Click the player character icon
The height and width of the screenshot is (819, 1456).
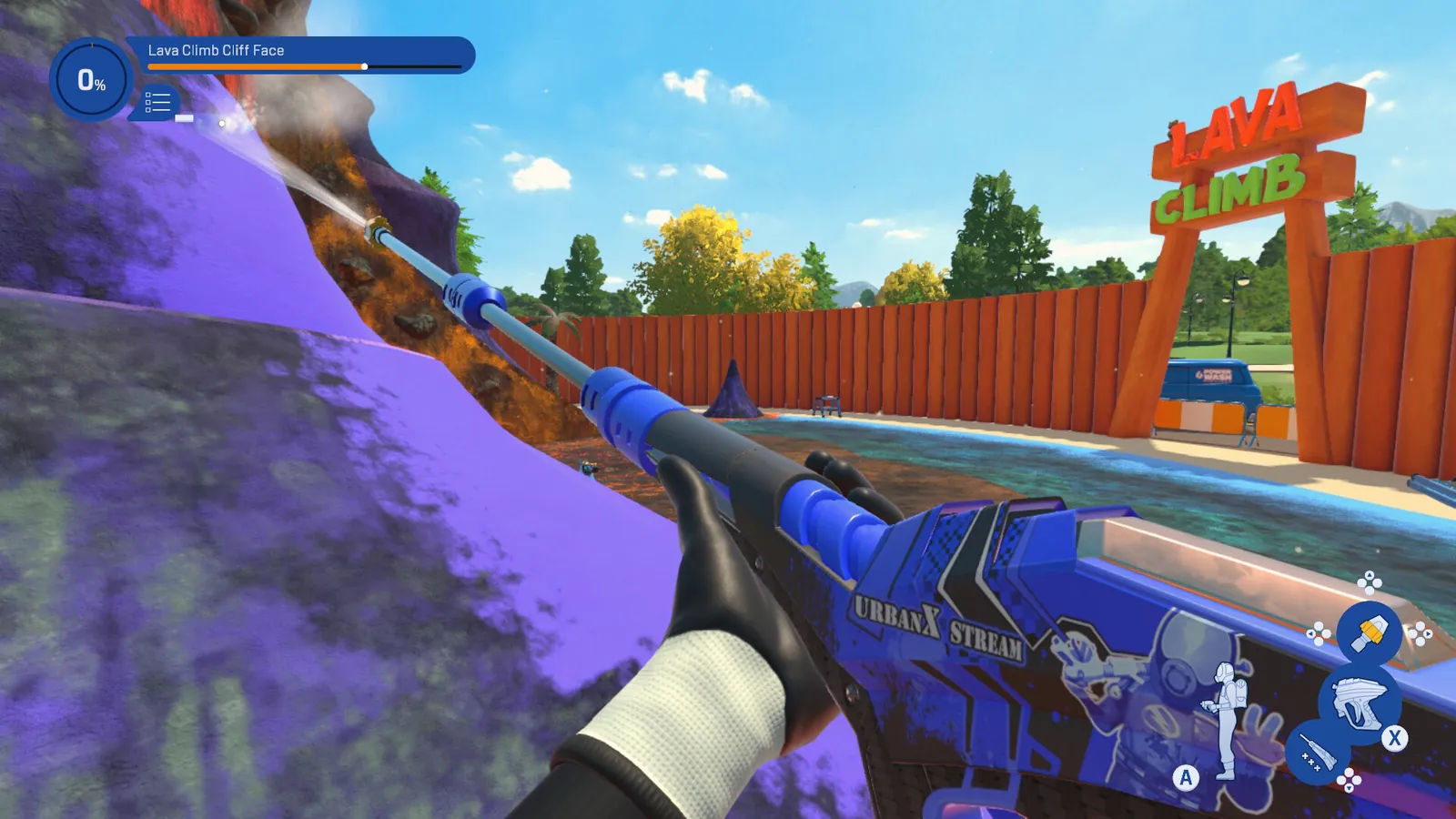[1224, 719]
